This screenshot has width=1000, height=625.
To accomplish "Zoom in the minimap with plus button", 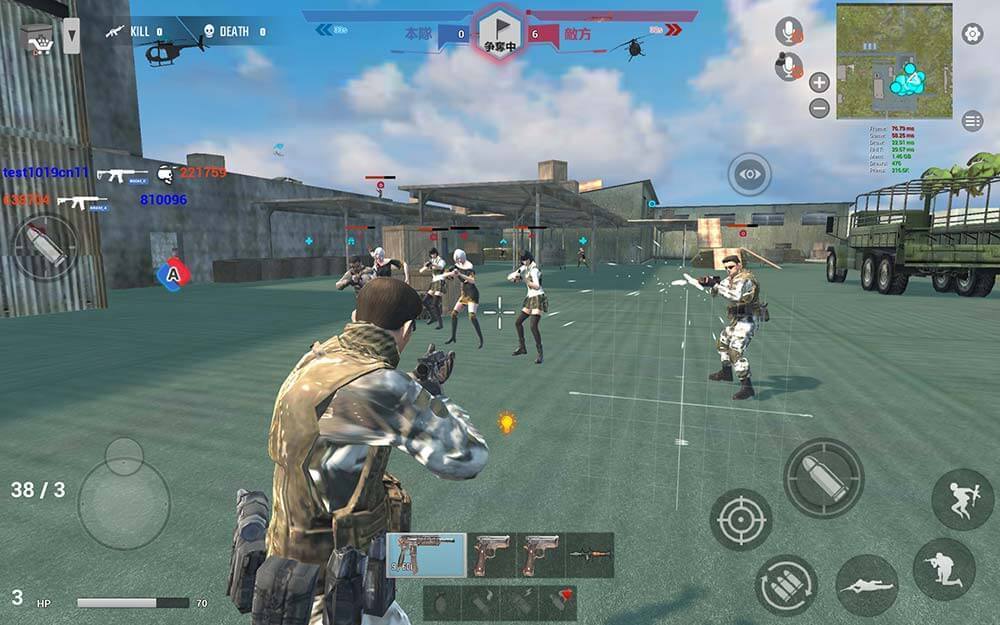I will point(819,83).
